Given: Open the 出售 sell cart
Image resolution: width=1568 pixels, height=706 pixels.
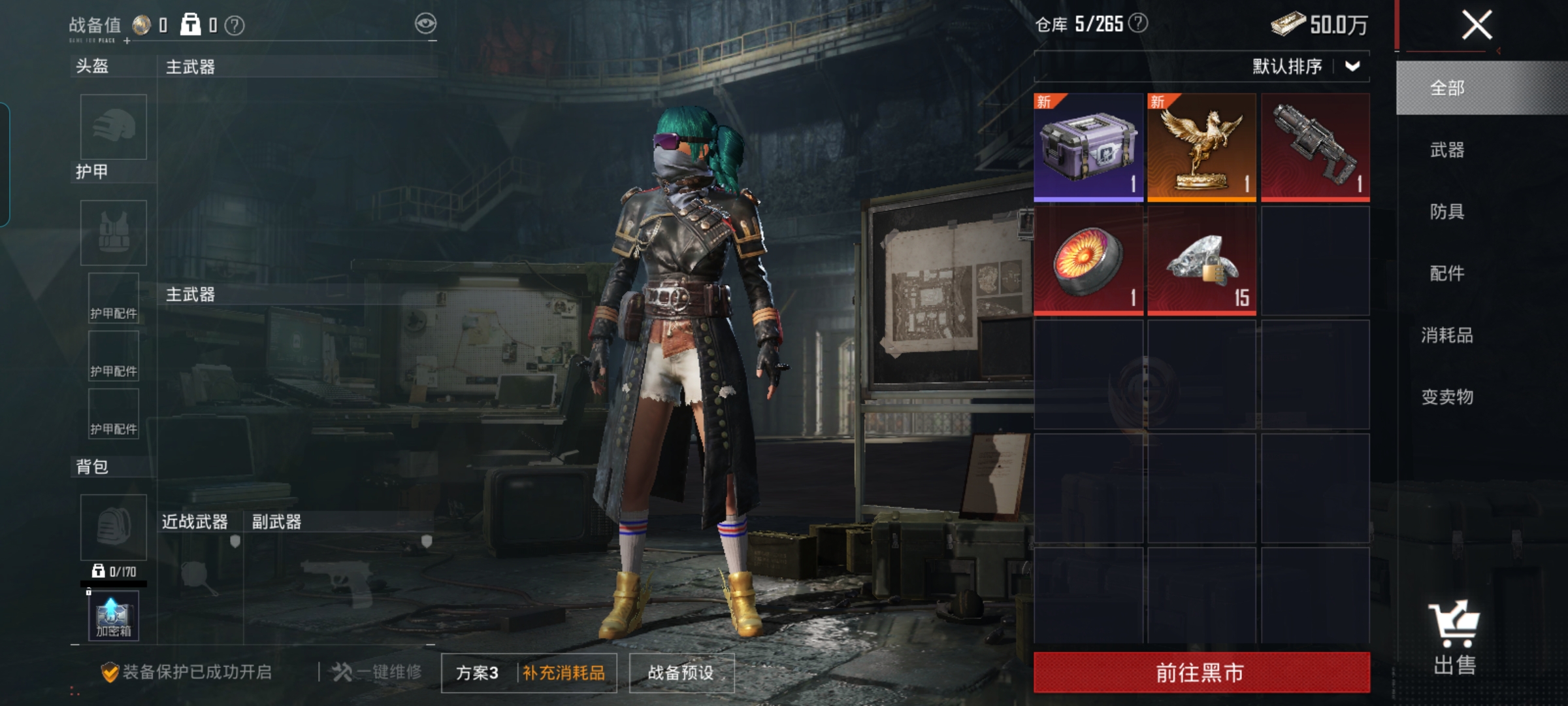Looking at the screenshot, I should coord(1454,639).
